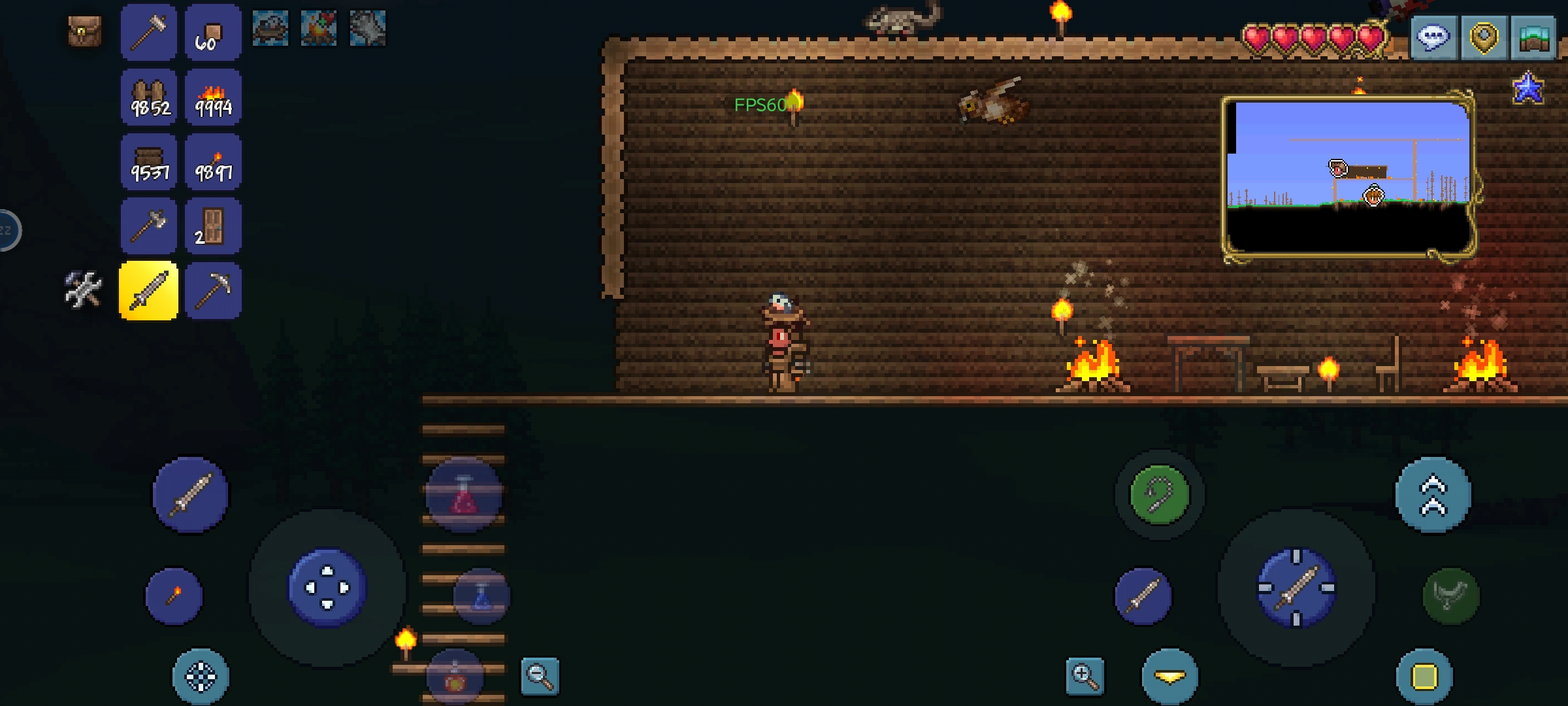1568x706 pixels.
Task: Open the world map button
Action: [x=1533, y=37]
